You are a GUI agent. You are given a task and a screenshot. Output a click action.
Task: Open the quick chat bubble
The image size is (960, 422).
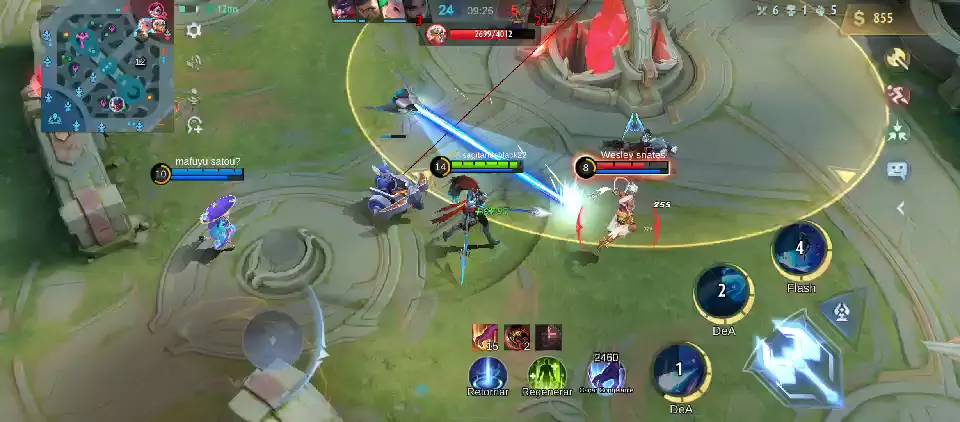click(x=897, y=169)
